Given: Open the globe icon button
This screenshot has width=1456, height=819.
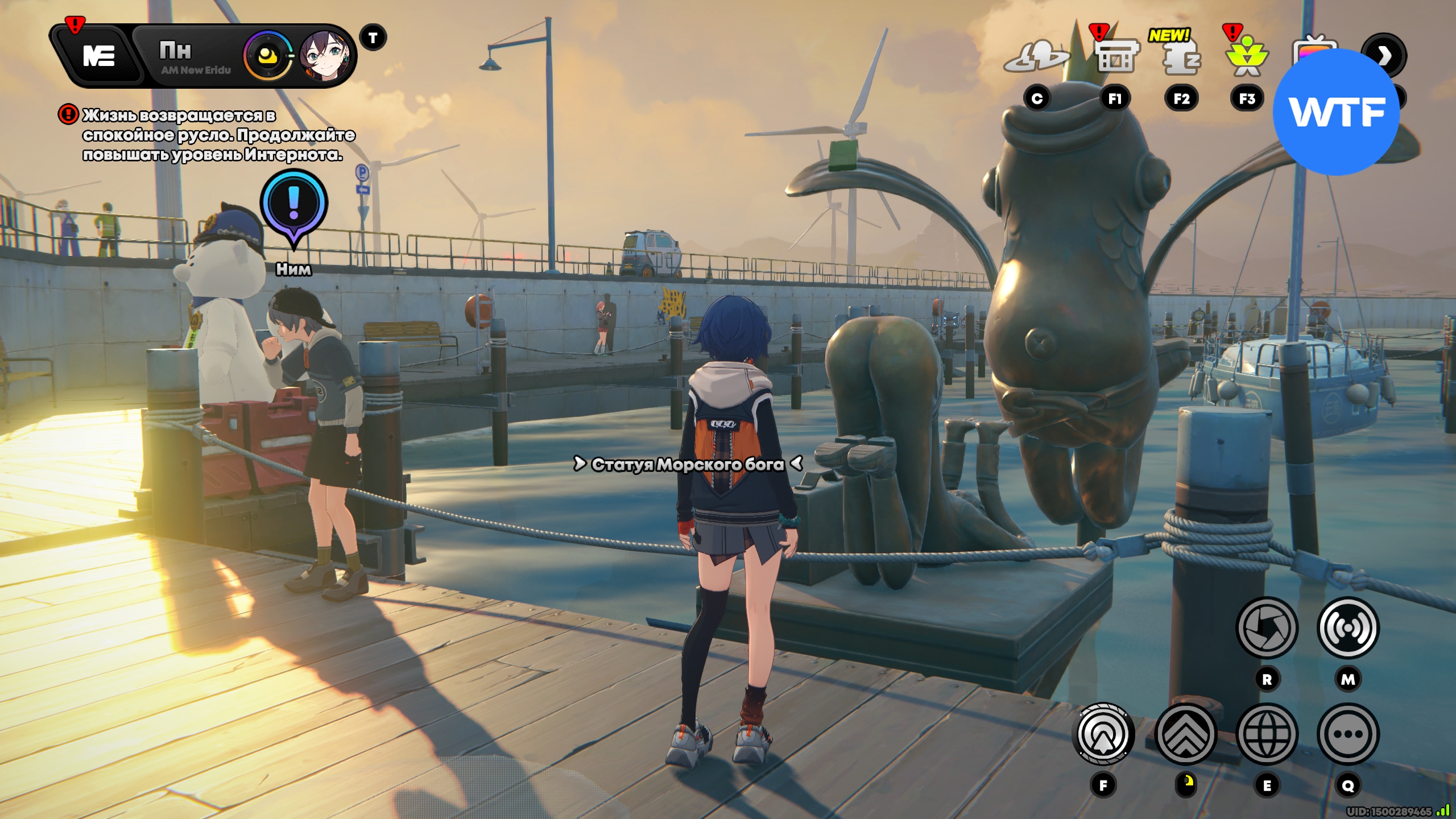Looking at the screenshot, I should pos(1267,734).
